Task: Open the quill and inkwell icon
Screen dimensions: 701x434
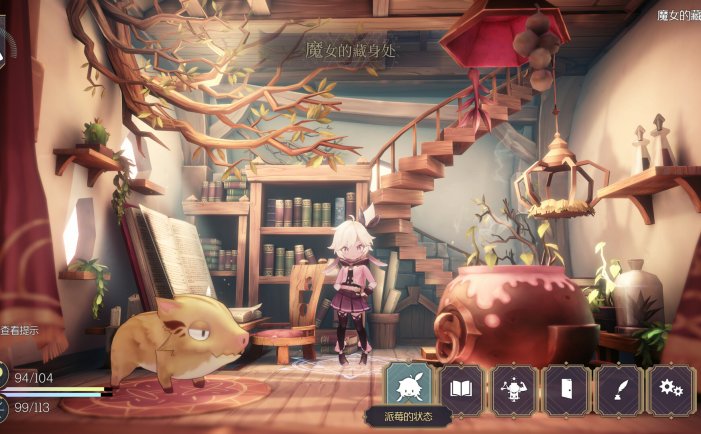Action: tap(618, 388)
